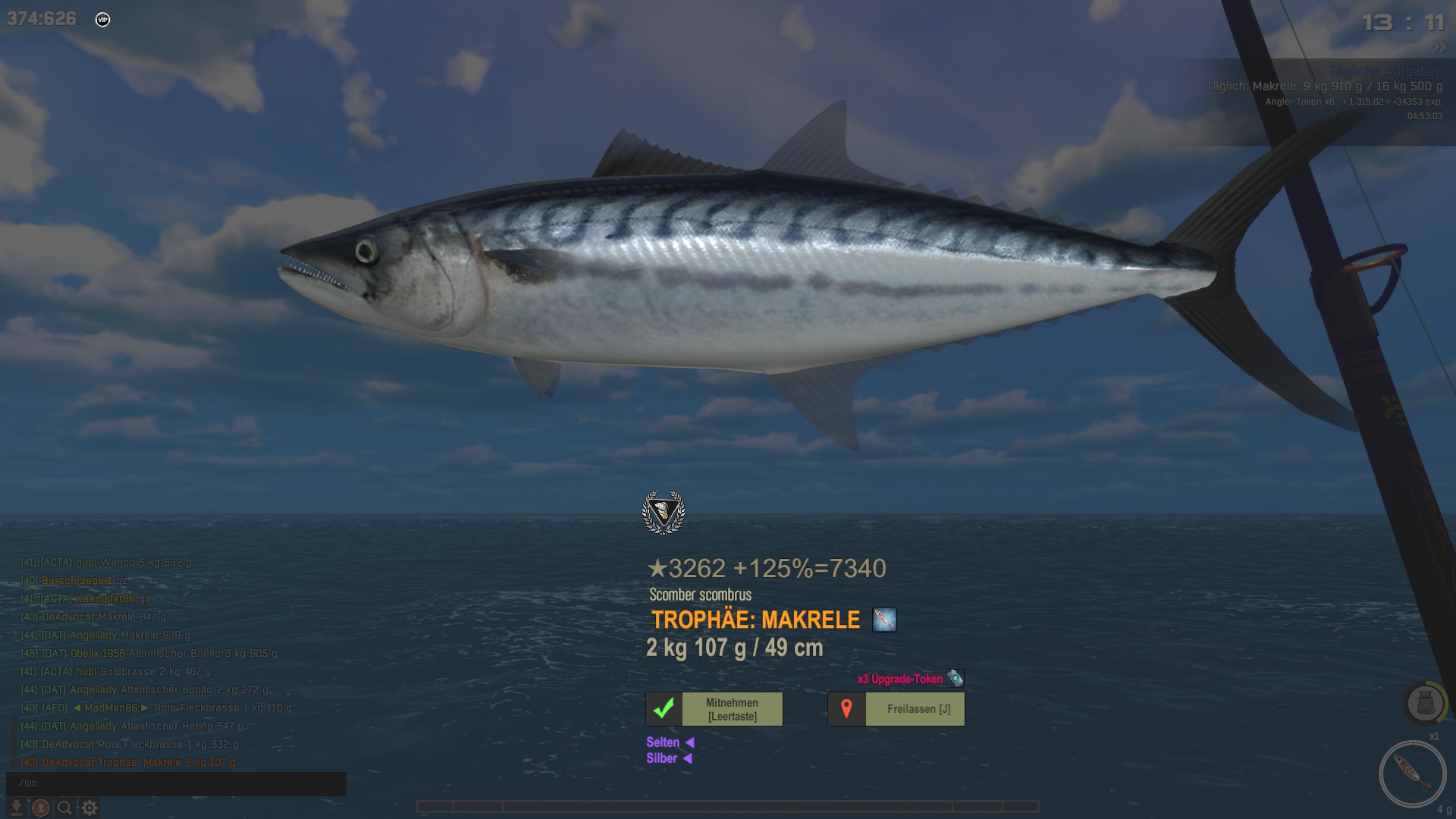
Task: Open the Tägliche Aufgaben daily task tracker
Action: pos(1385,72)
